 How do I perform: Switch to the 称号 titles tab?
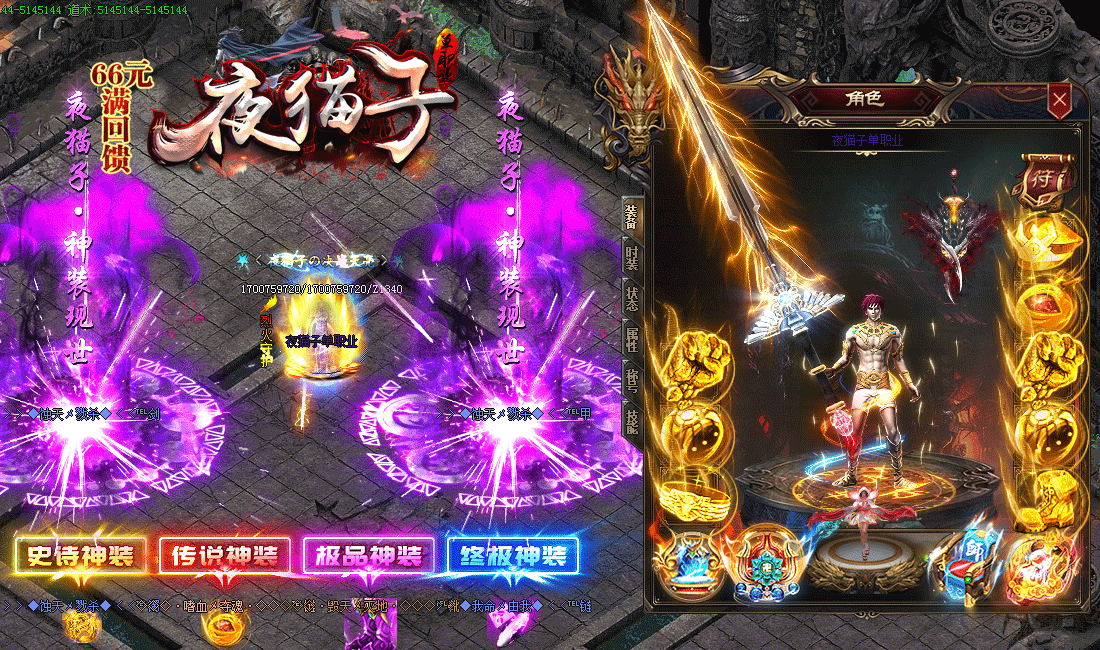pyautogui.click(x=631, y=378)
